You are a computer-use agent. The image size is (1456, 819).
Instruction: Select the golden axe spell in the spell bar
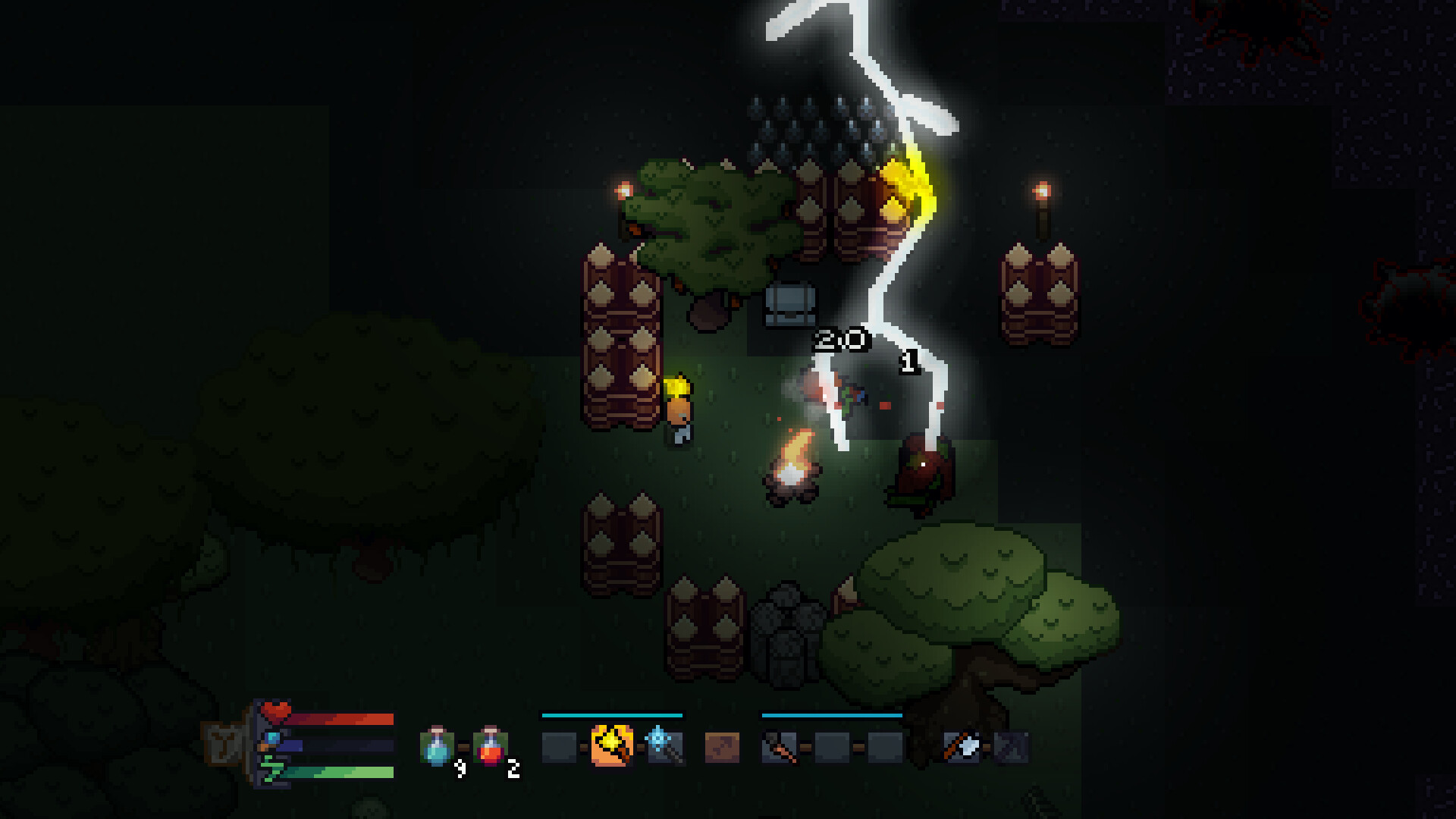click(x=611, y=746)
